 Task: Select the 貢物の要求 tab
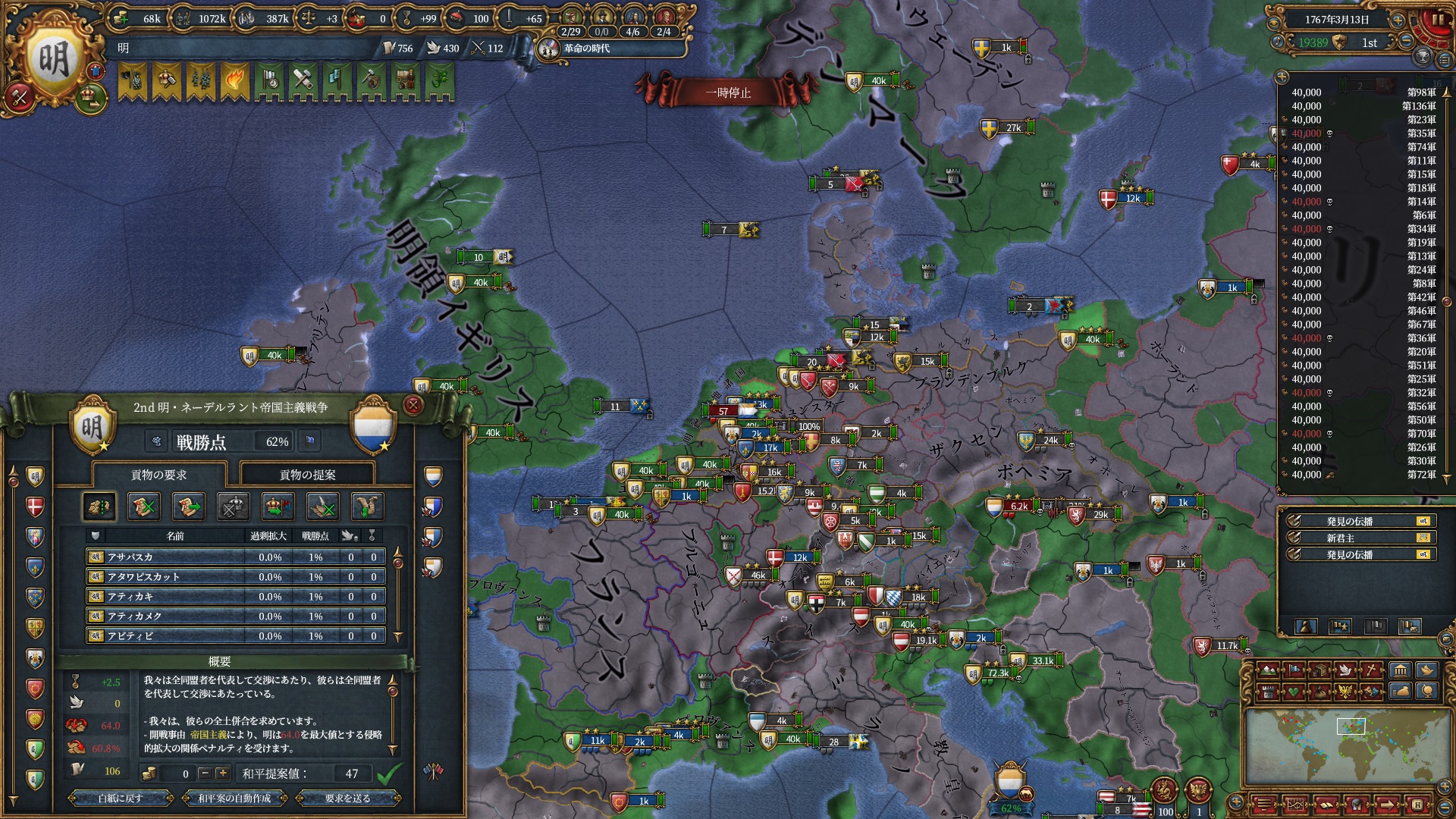(158, 475)
